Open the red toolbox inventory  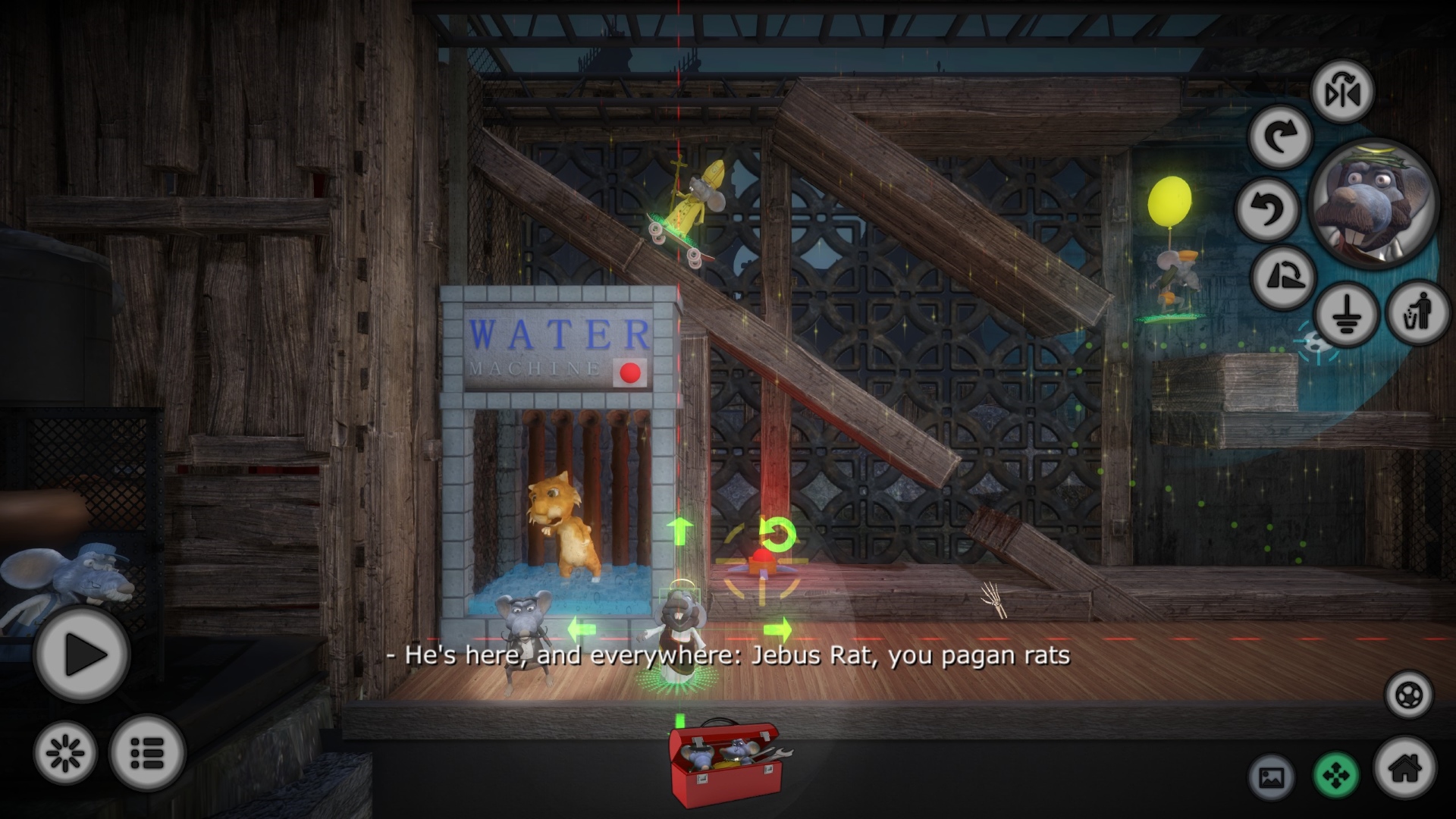(x=724, y=764)
